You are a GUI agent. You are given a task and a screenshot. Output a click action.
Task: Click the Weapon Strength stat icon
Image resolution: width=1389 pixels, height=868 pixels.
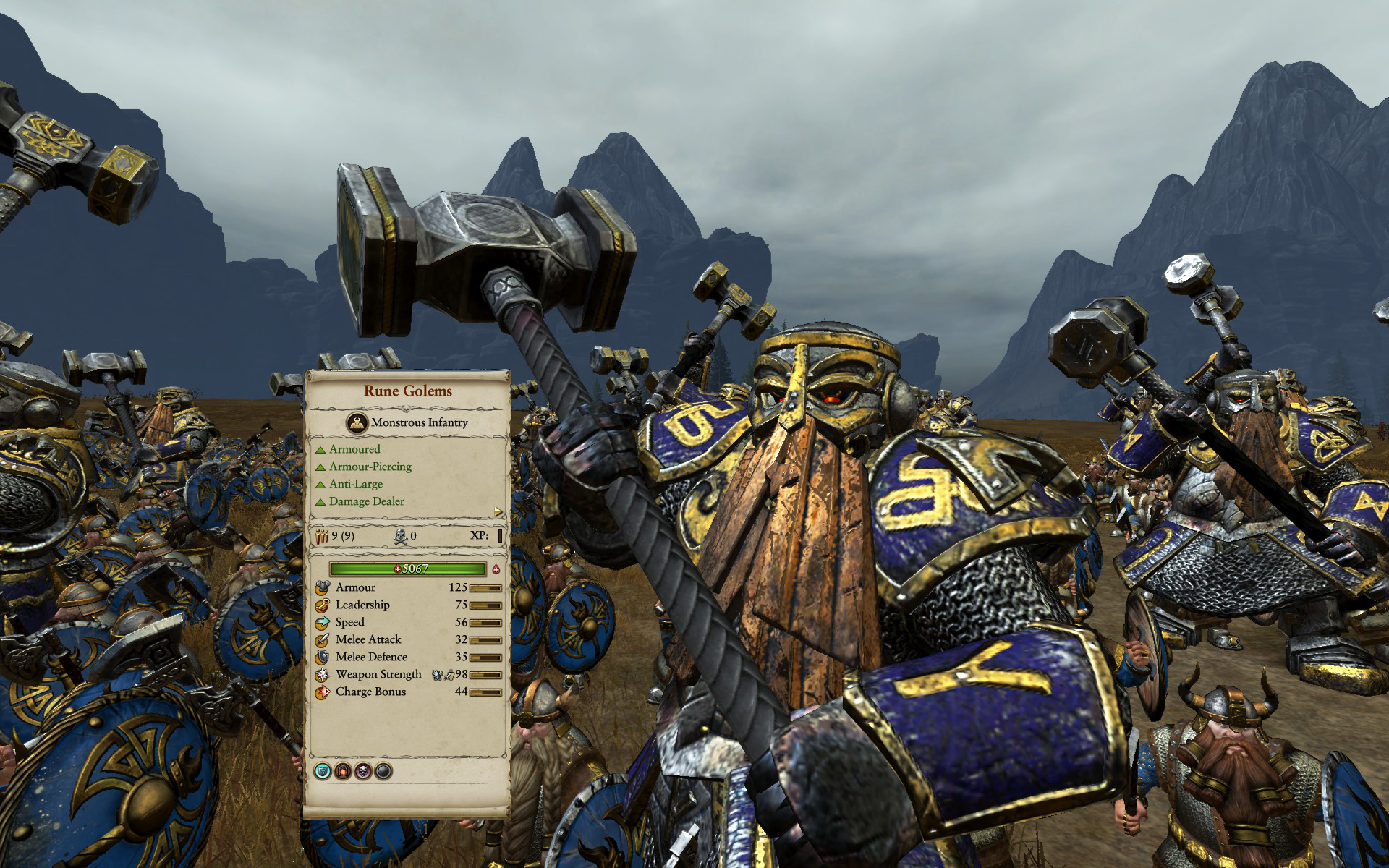click(322, 674)
